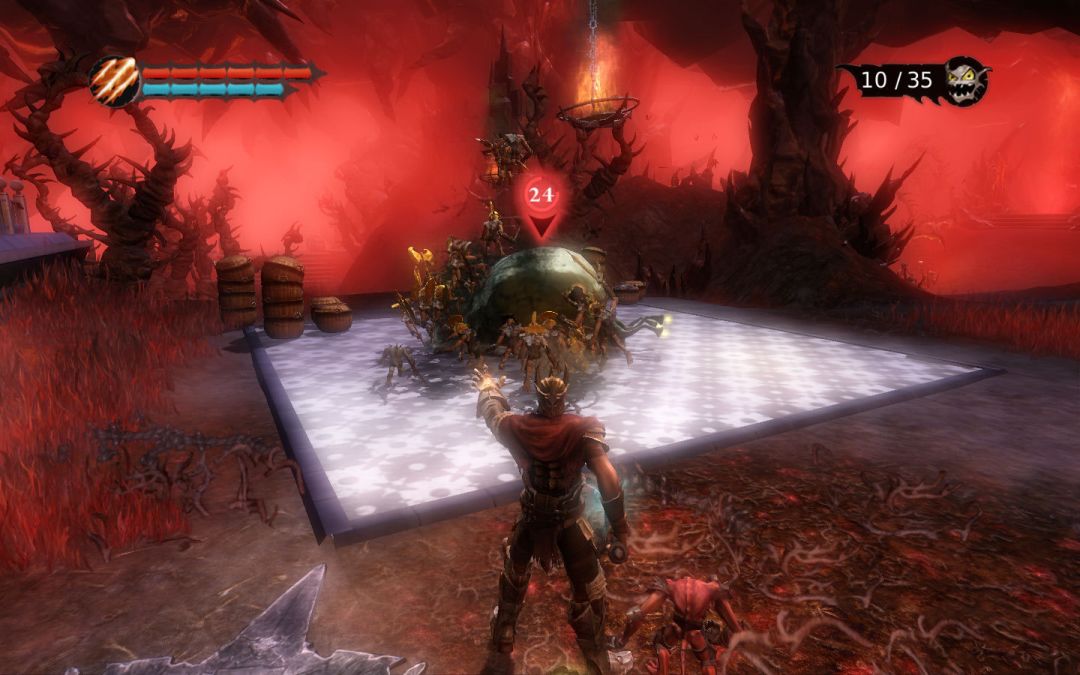1080x675 pixels.
Task: Select the minion face icon by the horde counter
Action: [967, 79]
